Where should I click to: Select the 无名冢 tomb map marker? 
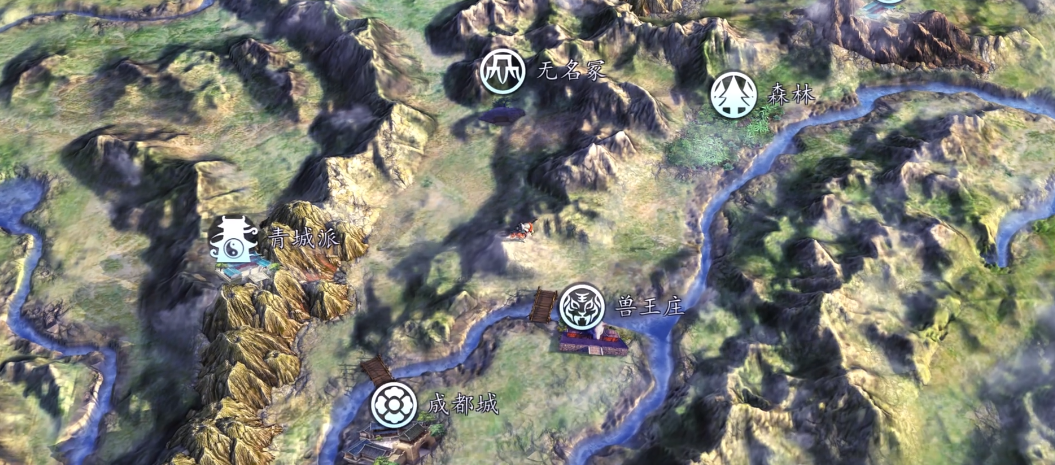click(x=502, y=71)
